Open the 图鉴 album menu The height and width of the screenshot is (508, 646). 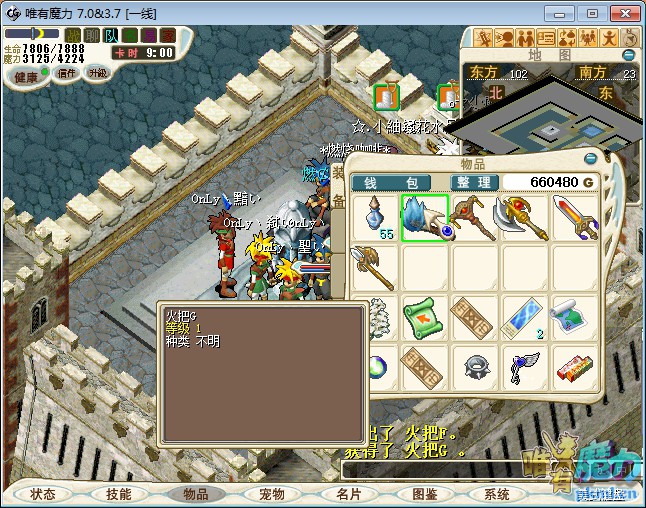coord(424,494)
